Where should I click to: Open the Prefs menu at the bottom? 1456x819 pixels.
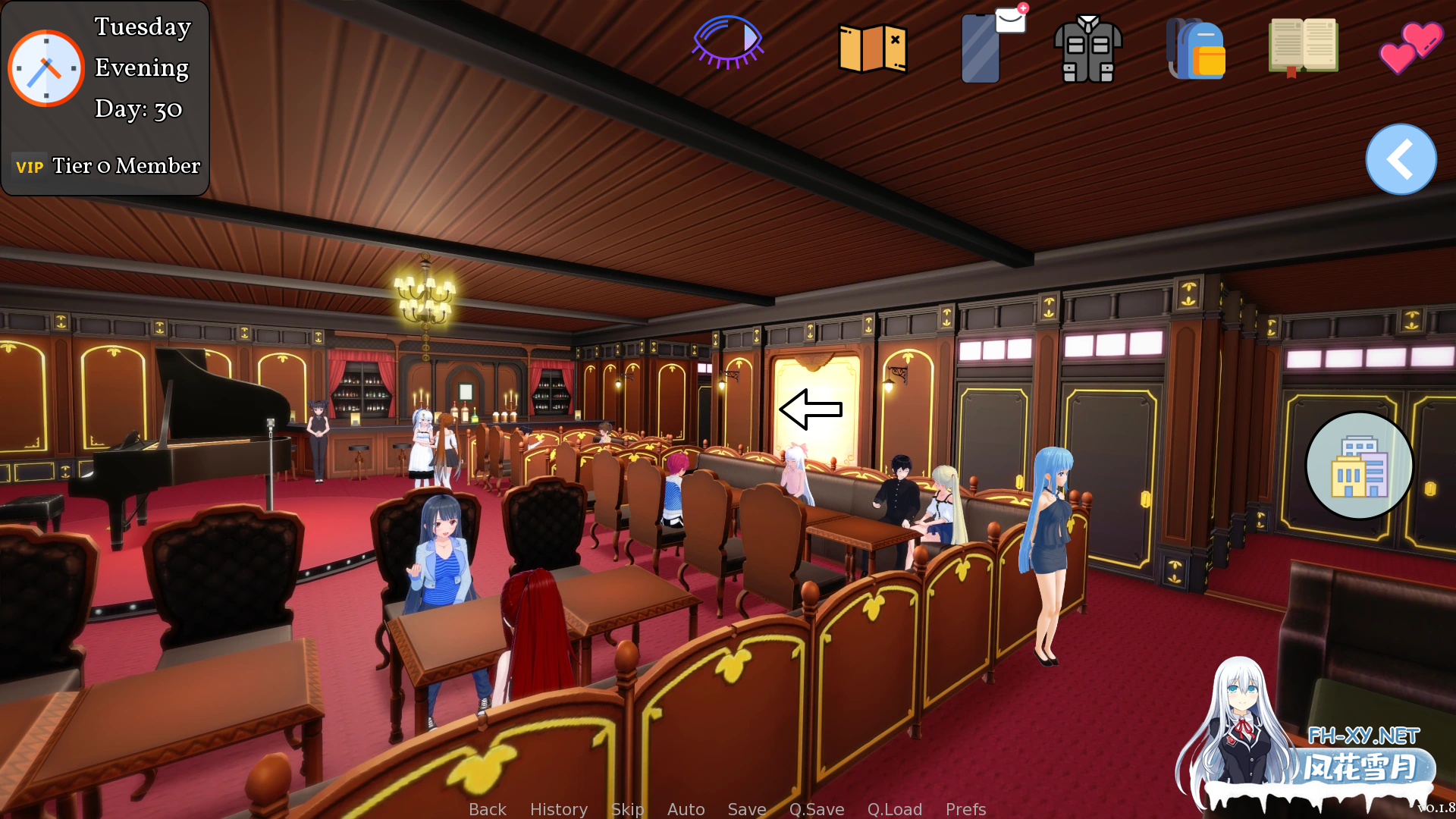click(965, 809)
